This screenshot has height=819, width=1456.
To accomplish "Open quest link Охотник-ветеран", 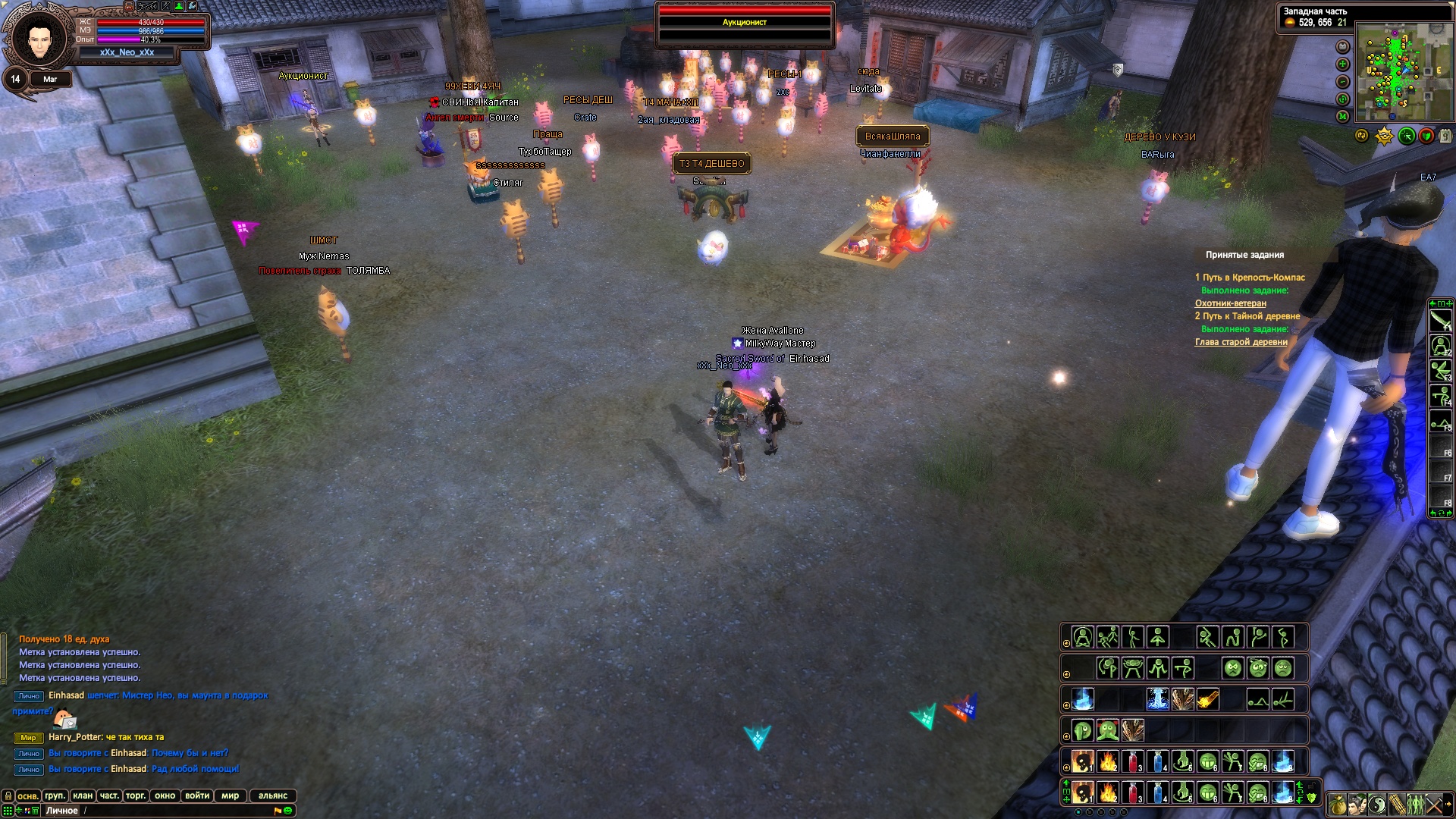I will pyautogui.click(x=1230, y=303).
